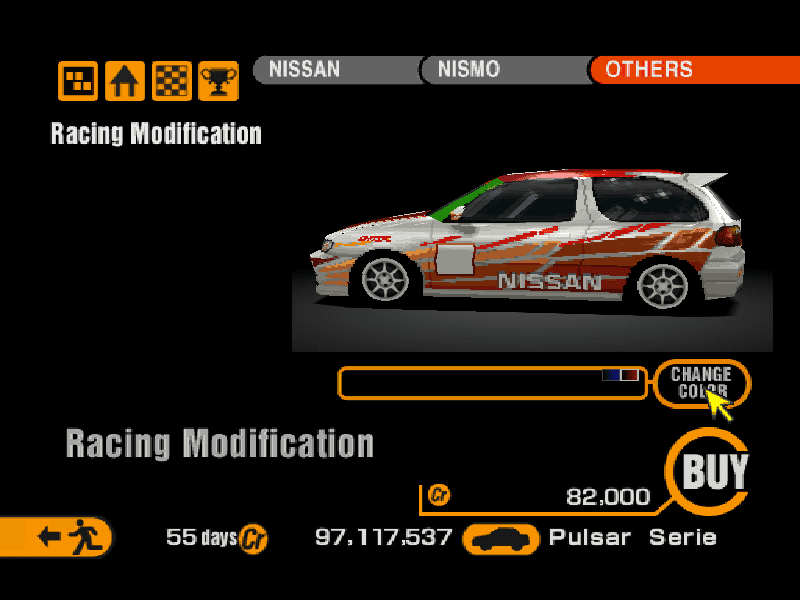Buy the Racing Modification
The width and height of the screenshot is (800, 600).
coord(713,471)
